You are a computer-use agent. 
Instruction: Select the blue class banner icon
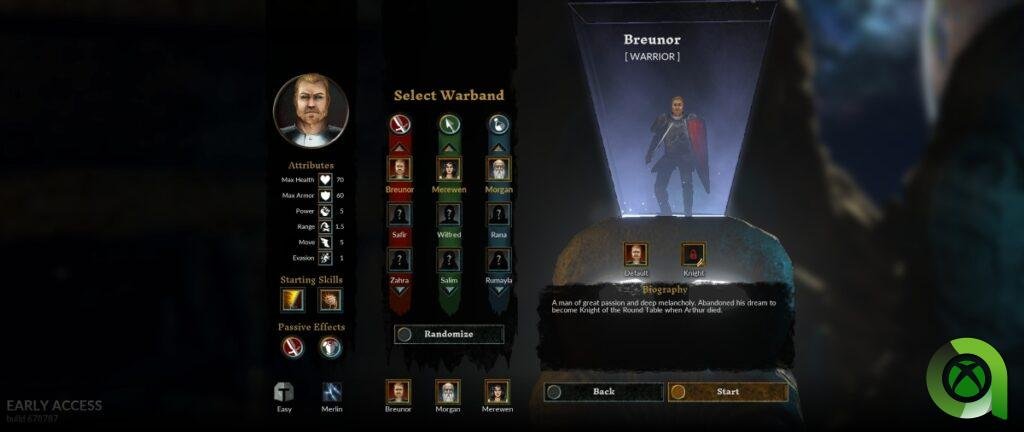[498, 125]
